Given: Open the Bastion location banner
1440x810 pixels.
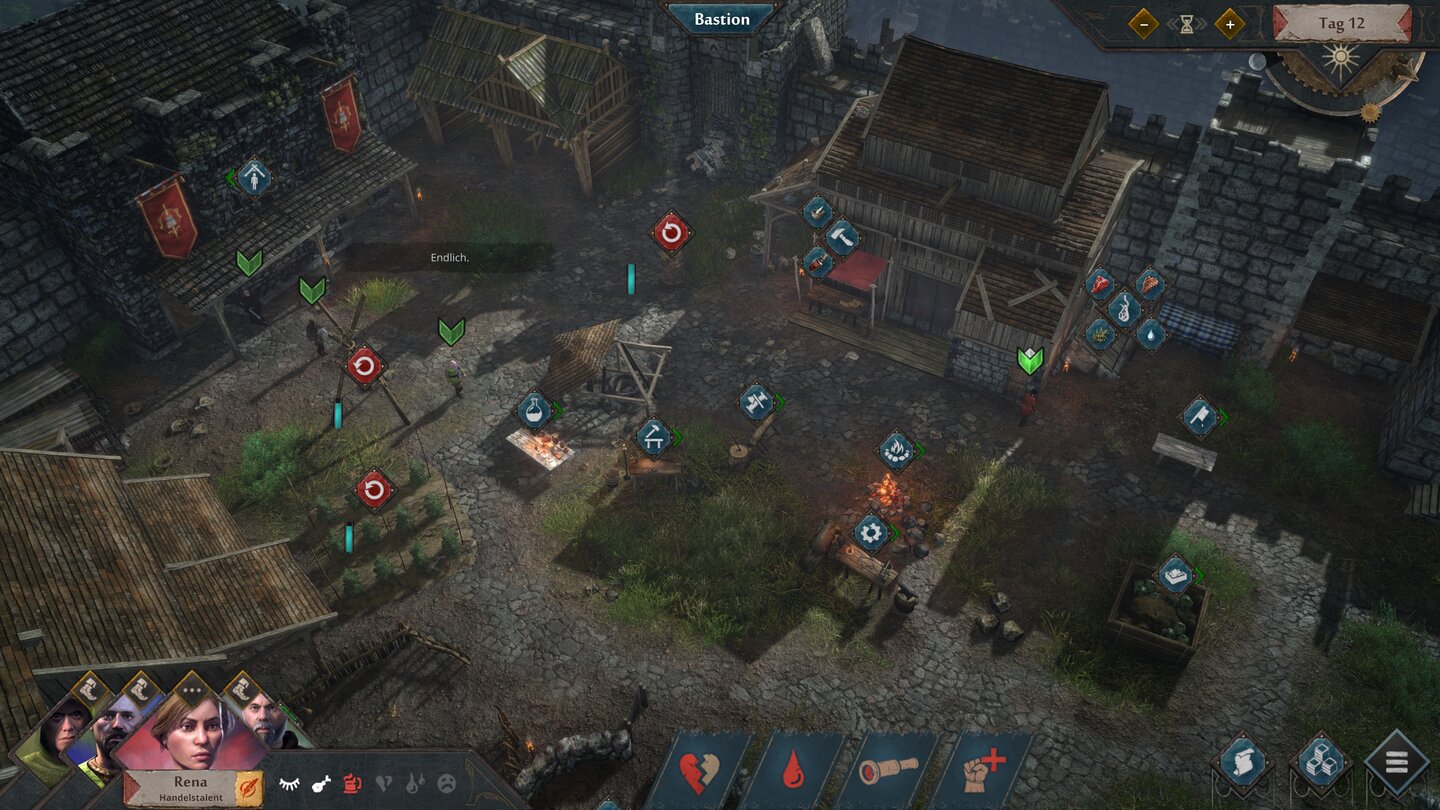Looking at the screenshot, I should [722, 19].
